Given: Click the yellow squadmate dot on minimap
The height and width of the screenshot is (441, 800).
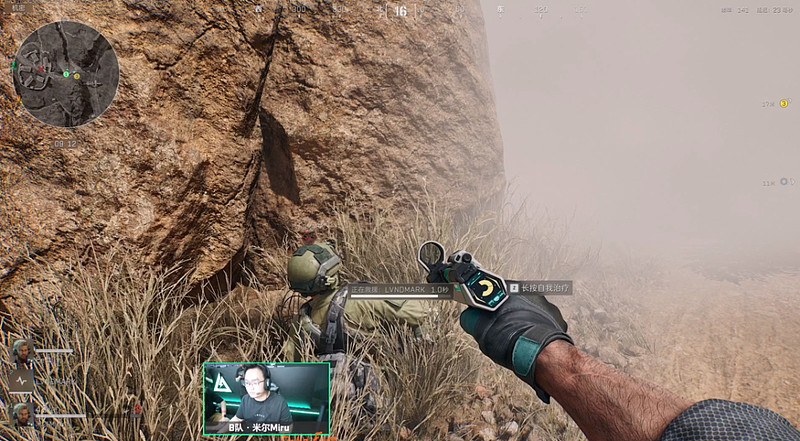Looking at the screenshot, I should pyautogui.click(x=77, y=76).
